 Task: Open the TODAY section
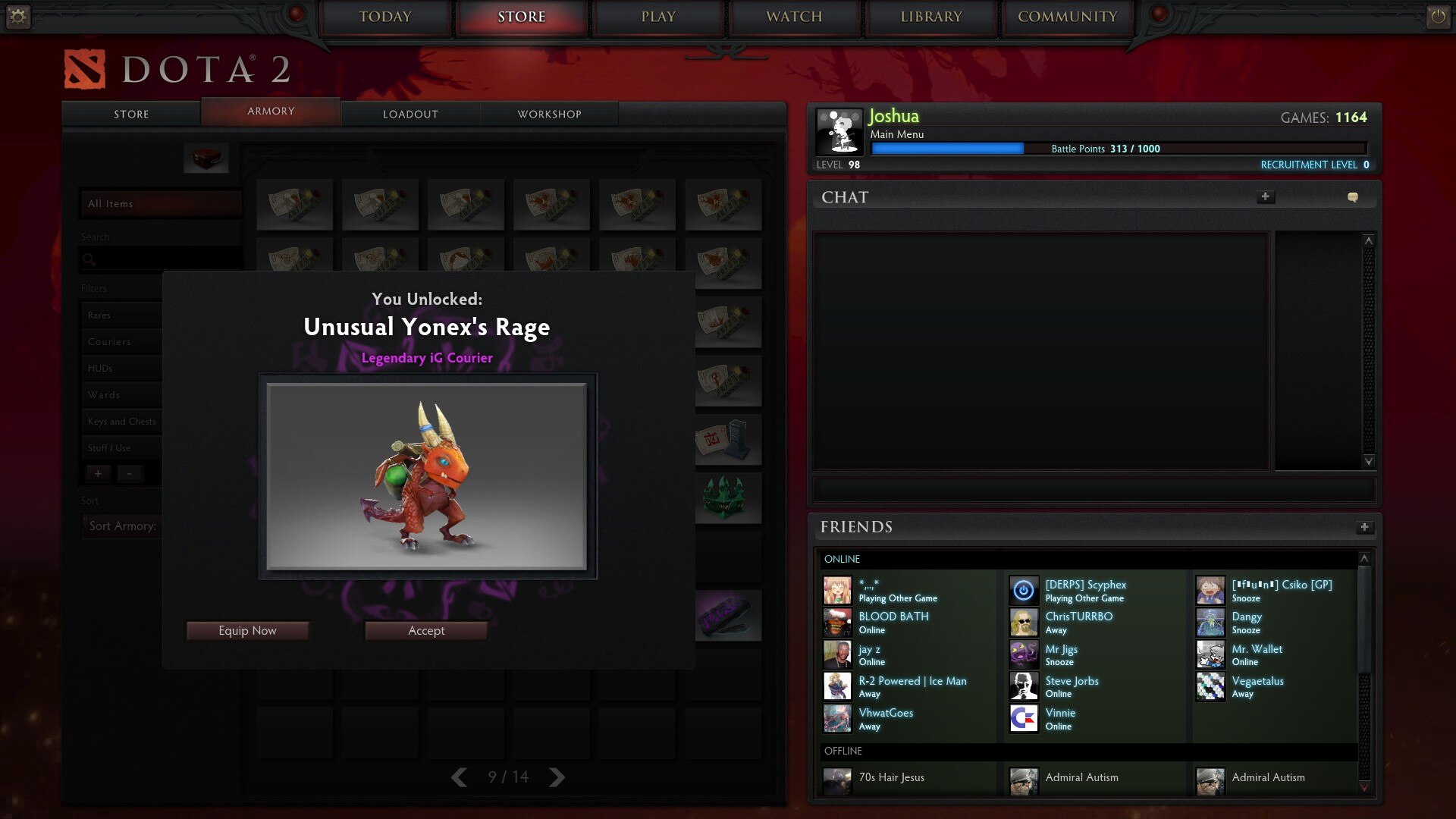pyautogui.click(x=385, y=17)
